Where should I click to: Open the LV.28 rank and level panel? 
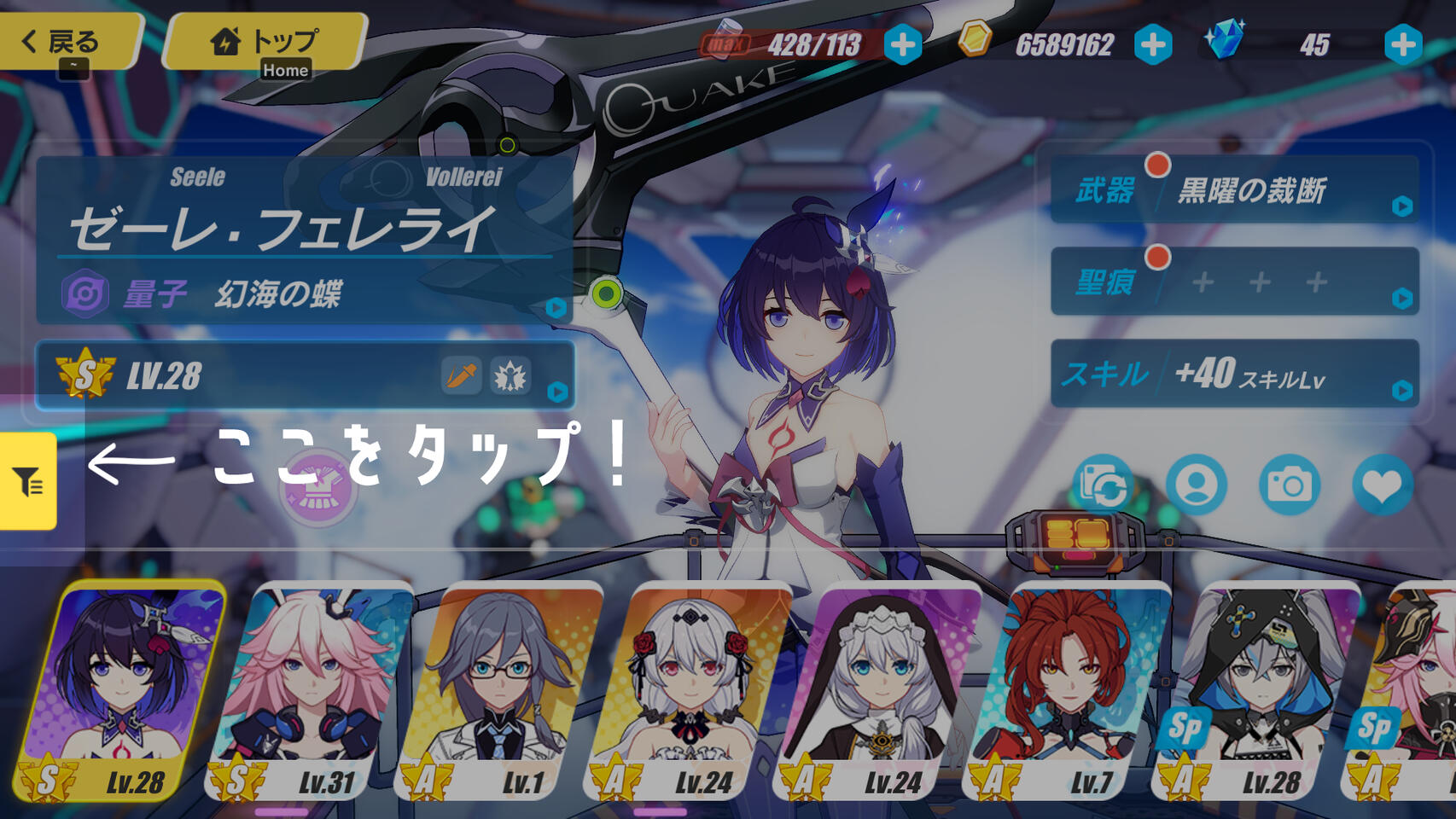304,375
